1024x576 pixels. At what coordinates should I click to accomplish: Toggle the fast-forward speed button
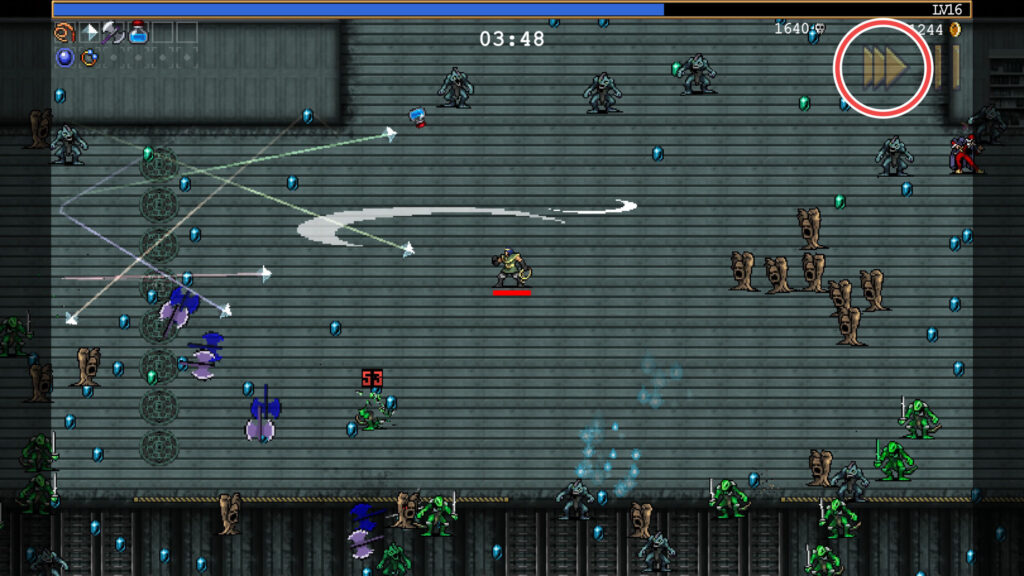[884, 66]
